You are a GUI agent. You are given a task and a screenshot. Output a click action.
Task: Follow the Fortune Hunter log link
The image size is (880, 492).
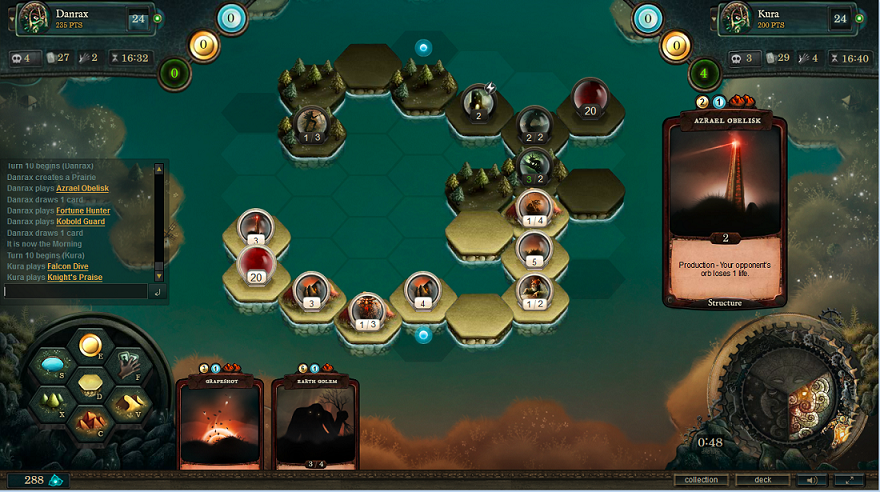click(83, 211)
